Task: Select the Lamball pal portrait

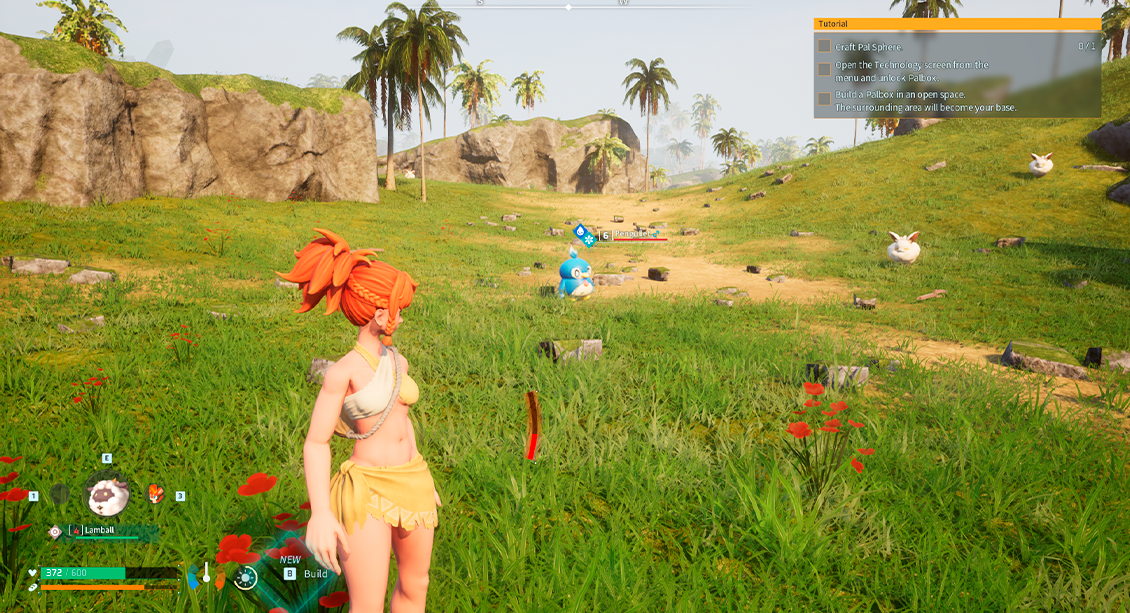Action: (x=107, y=494)
